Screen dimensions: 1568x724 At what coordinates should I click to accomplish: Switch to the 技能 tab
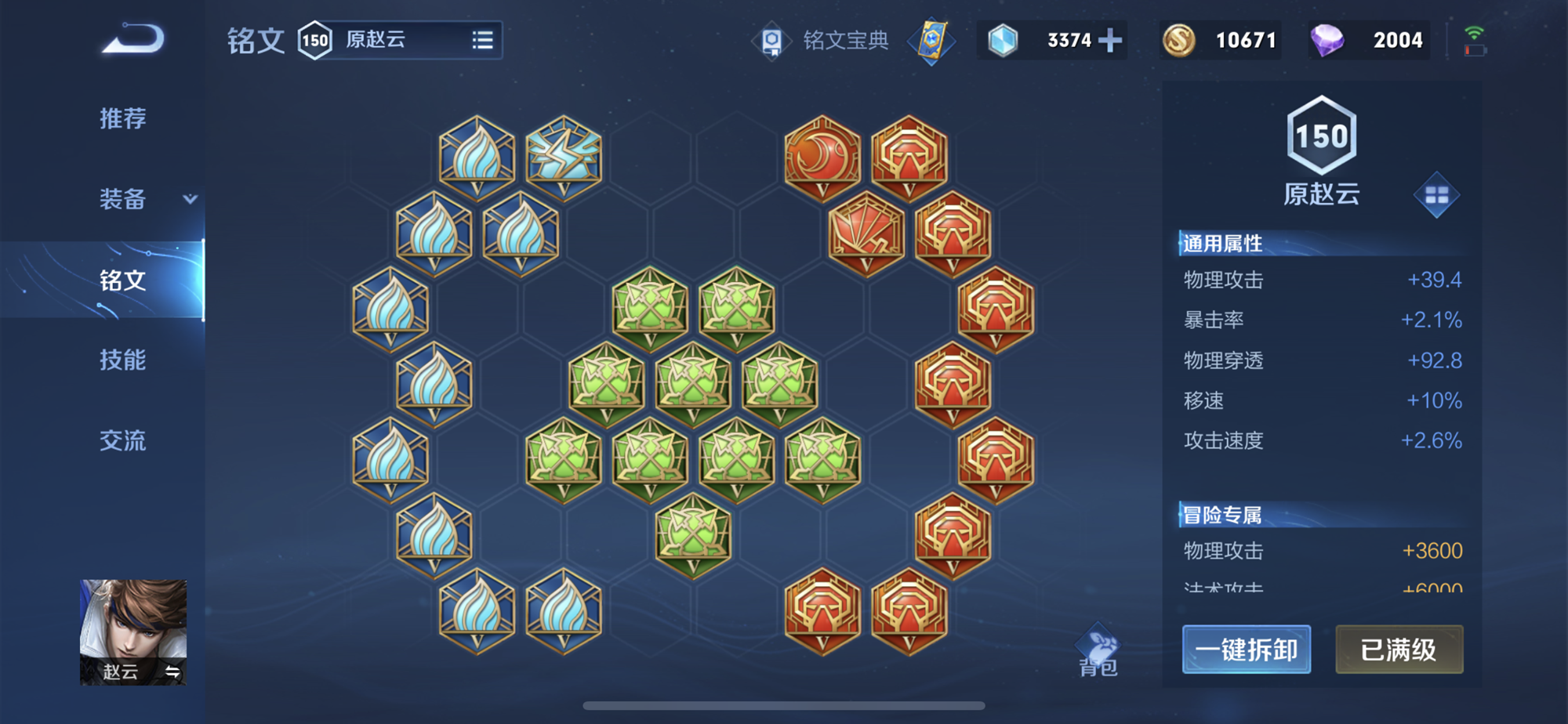coord(122,360)
